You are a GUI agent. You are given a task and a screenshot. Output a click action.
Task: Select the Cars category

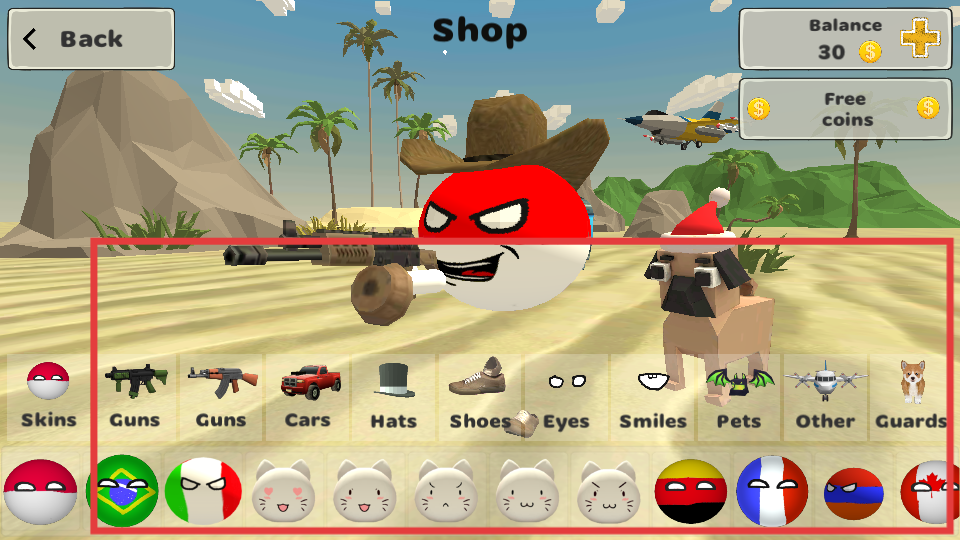tap(307, 397)
